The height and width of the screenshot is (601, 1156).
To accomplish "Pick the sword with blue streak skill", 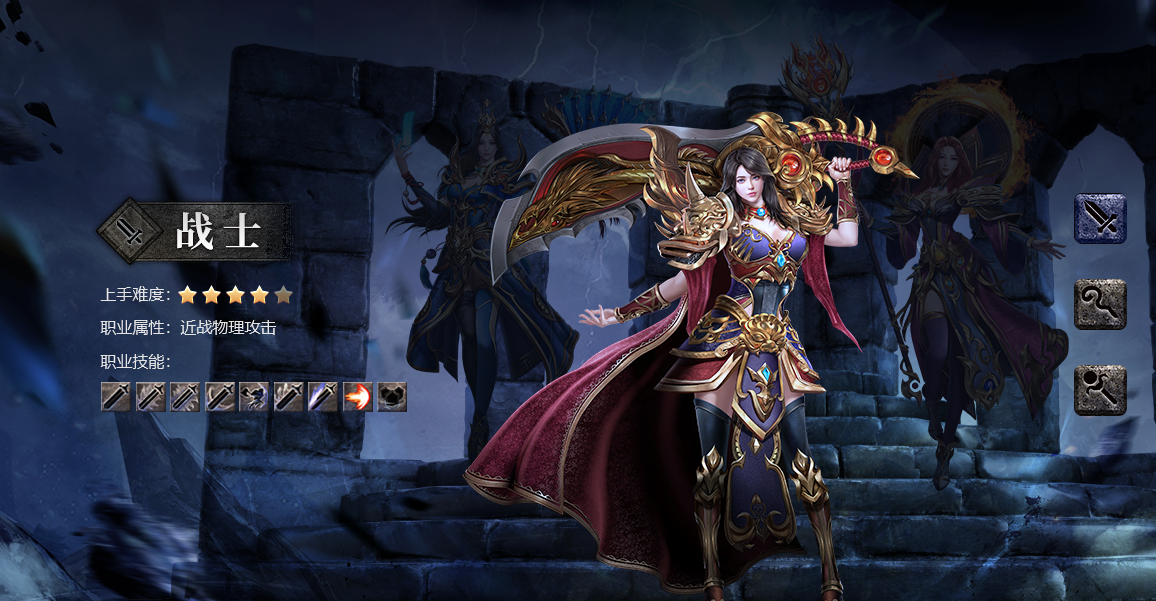I will (x=323, y=396).
